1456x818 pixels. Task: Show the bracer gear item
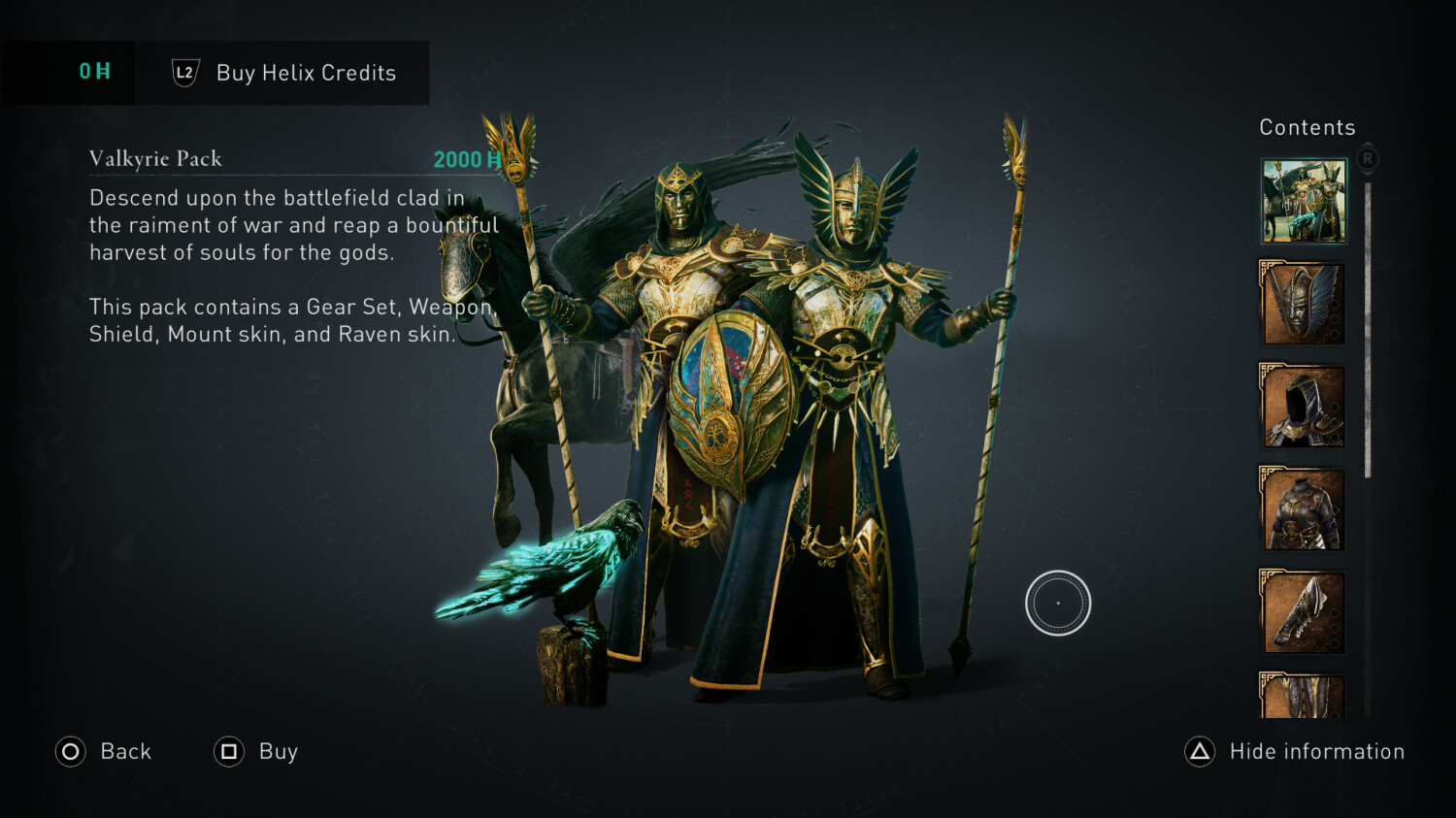click(x=1303, y=612)
